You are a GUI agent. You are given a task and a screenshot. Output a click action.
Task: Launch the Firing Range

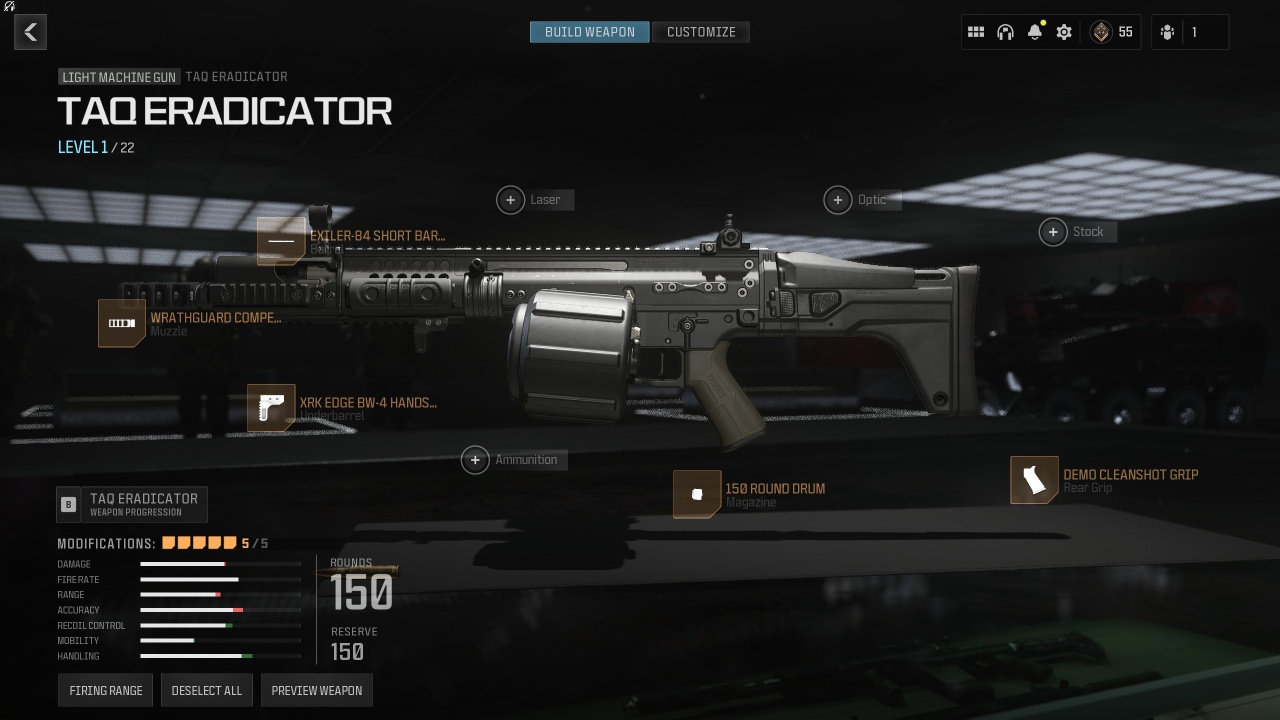[x=105, y=691]
